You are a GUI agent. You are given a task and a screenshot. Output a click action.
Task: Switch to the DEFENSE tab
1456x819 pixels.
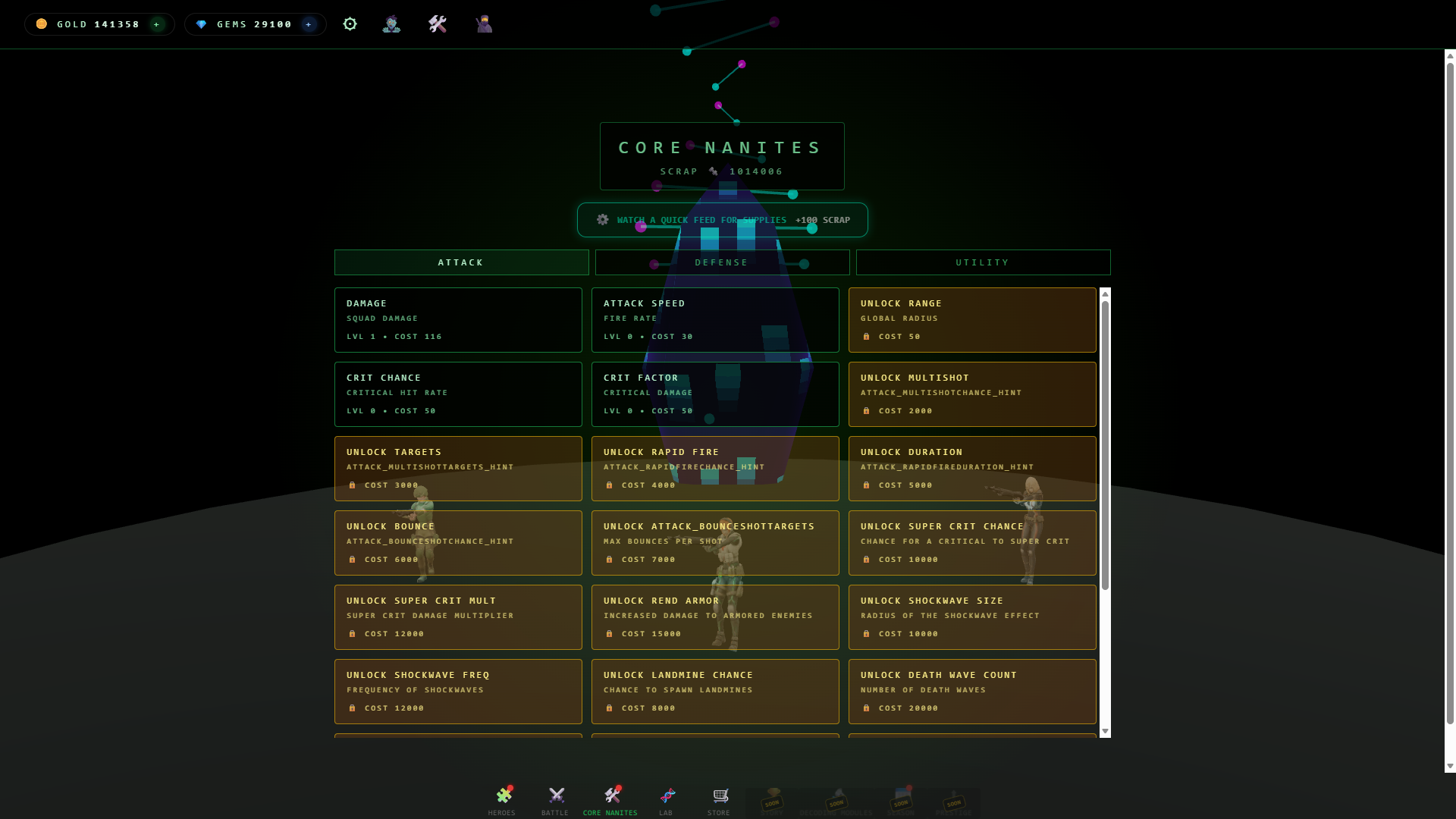coord(721,262)
